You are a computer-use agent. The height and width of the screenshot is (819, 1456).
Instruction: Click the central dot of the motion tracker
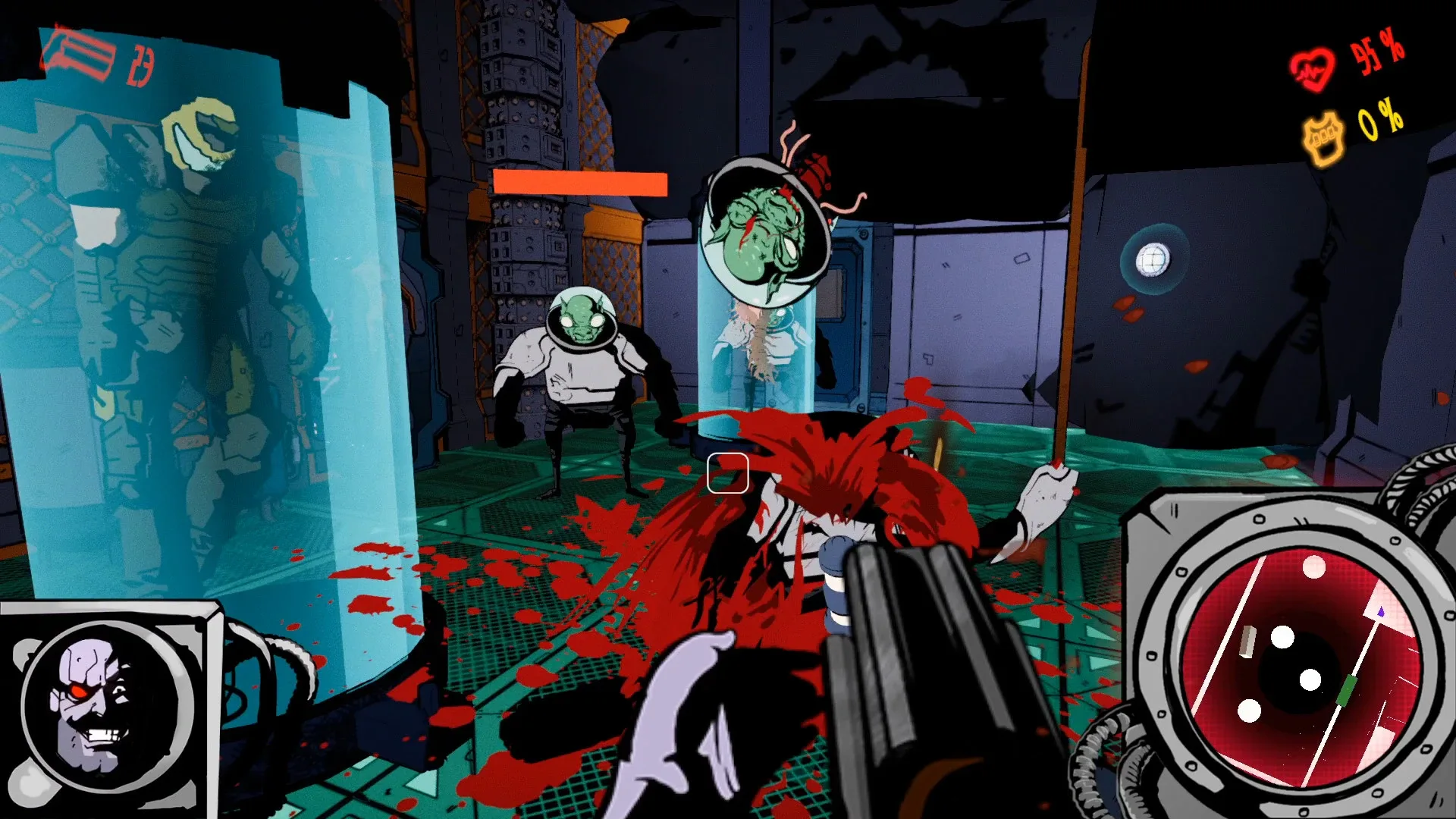pos(1310,680)
